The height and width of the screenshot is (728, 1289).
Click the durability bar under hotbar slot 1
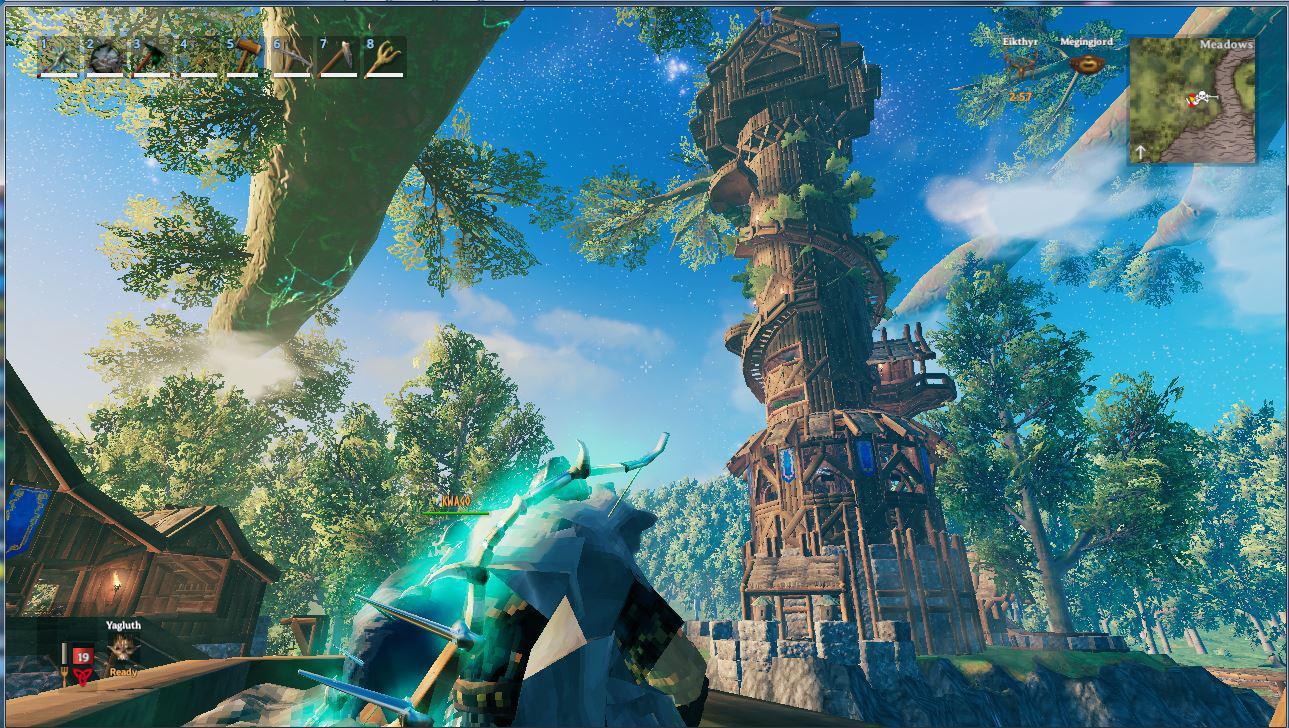[x=58, y=76]
